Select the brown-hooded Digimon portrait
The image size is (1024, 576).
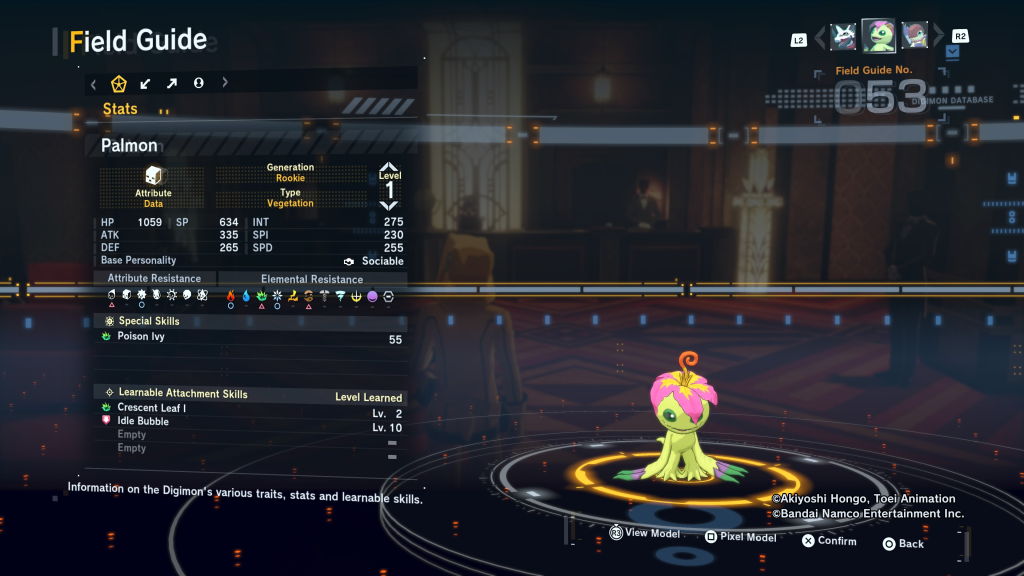coord(914,36)
